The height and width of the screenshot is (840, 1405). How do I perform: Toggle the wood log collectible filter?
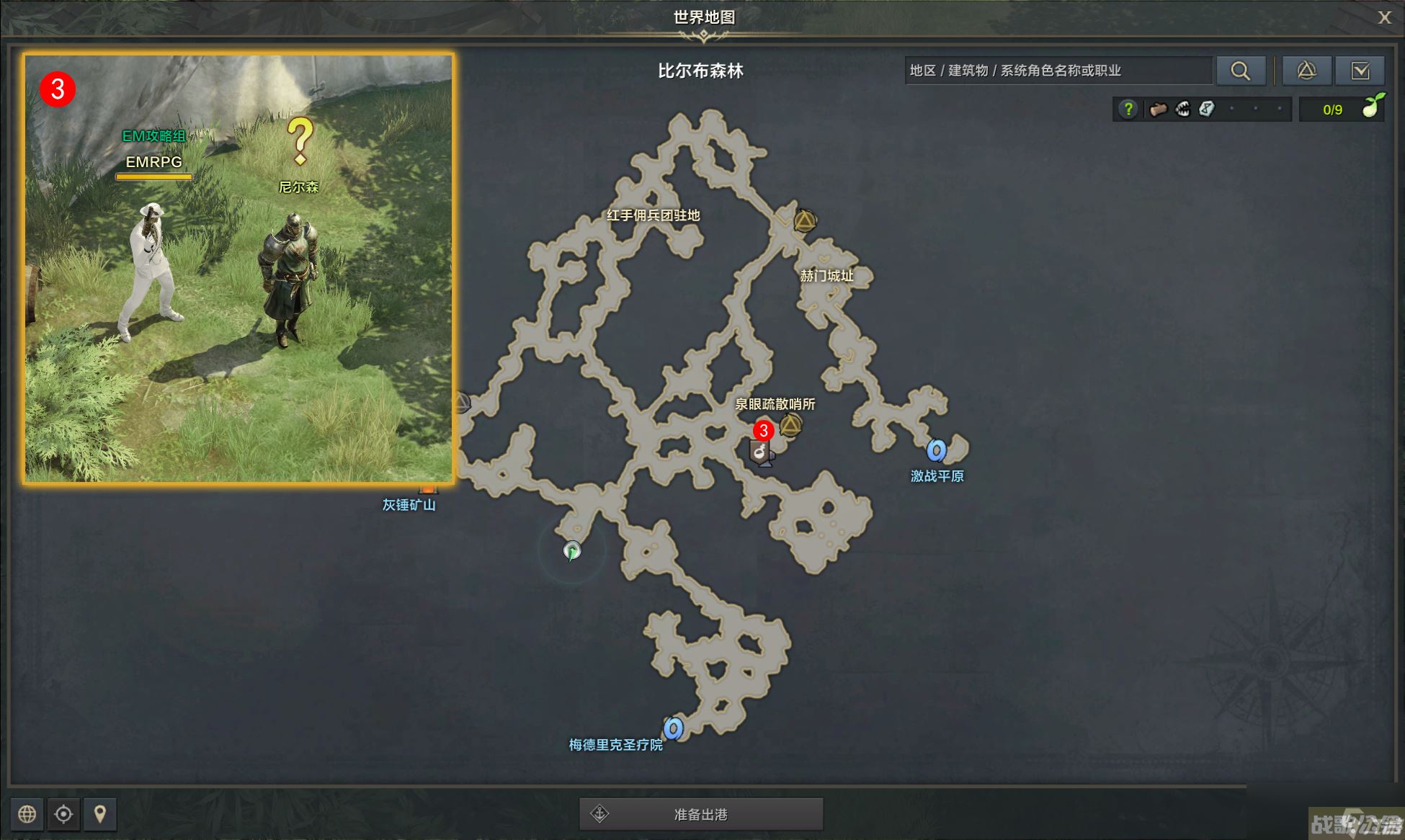[1158, 108]
